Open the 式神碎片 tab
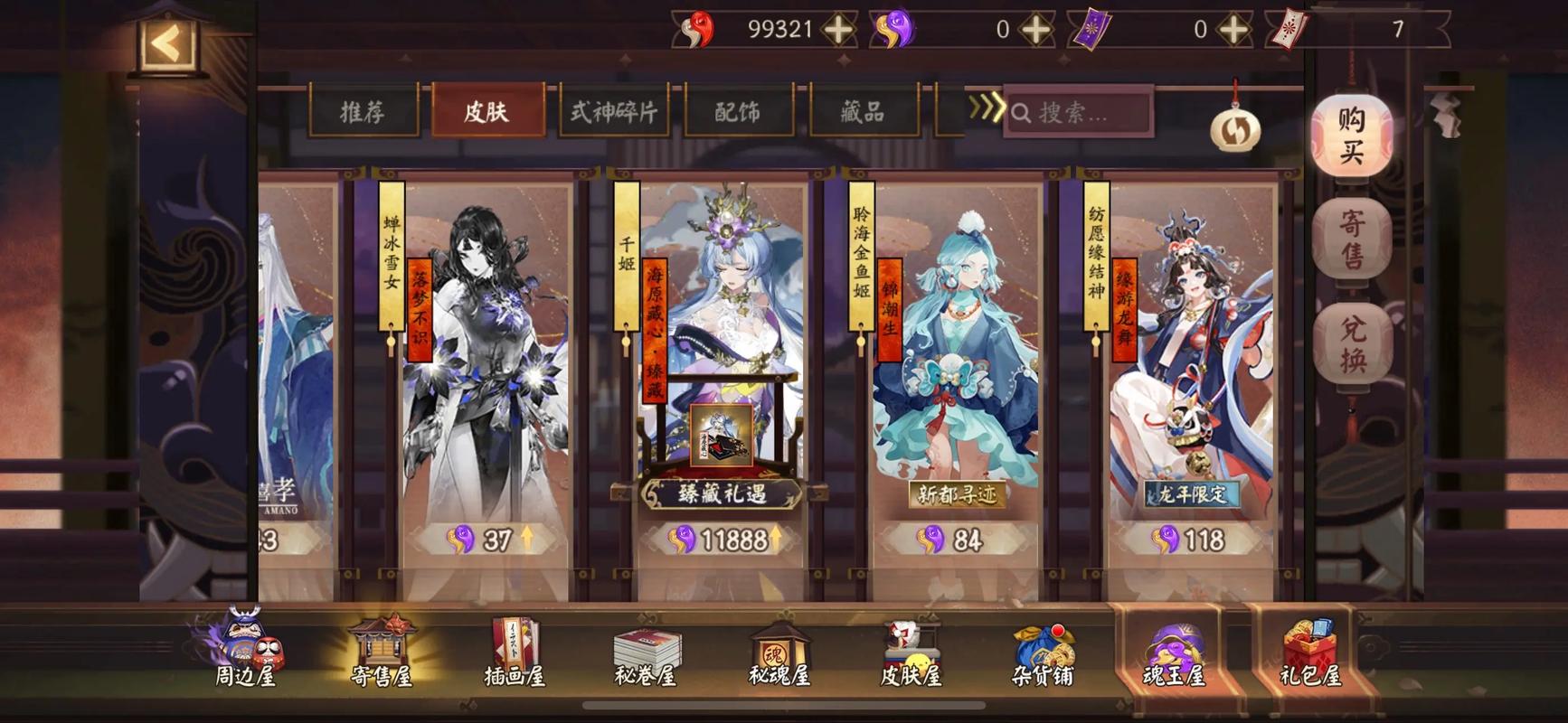The height and width of the screenshot is (723, 1568). click(614, 112)
